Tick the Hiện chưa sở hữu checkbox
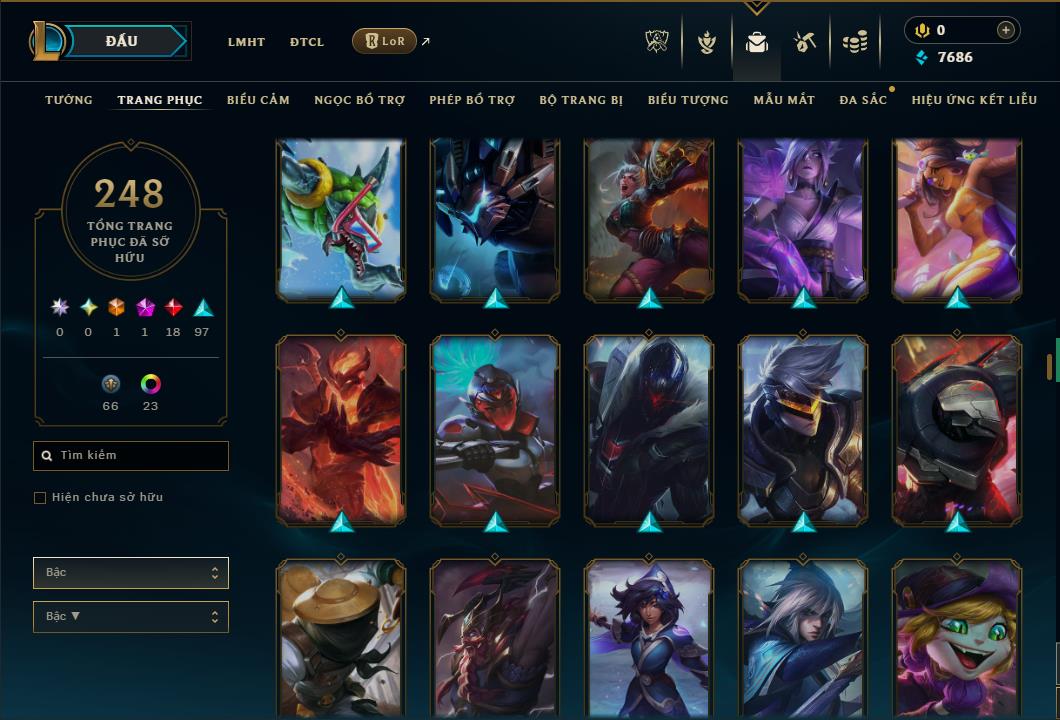1060x720 pixels. tap(40, 498)
